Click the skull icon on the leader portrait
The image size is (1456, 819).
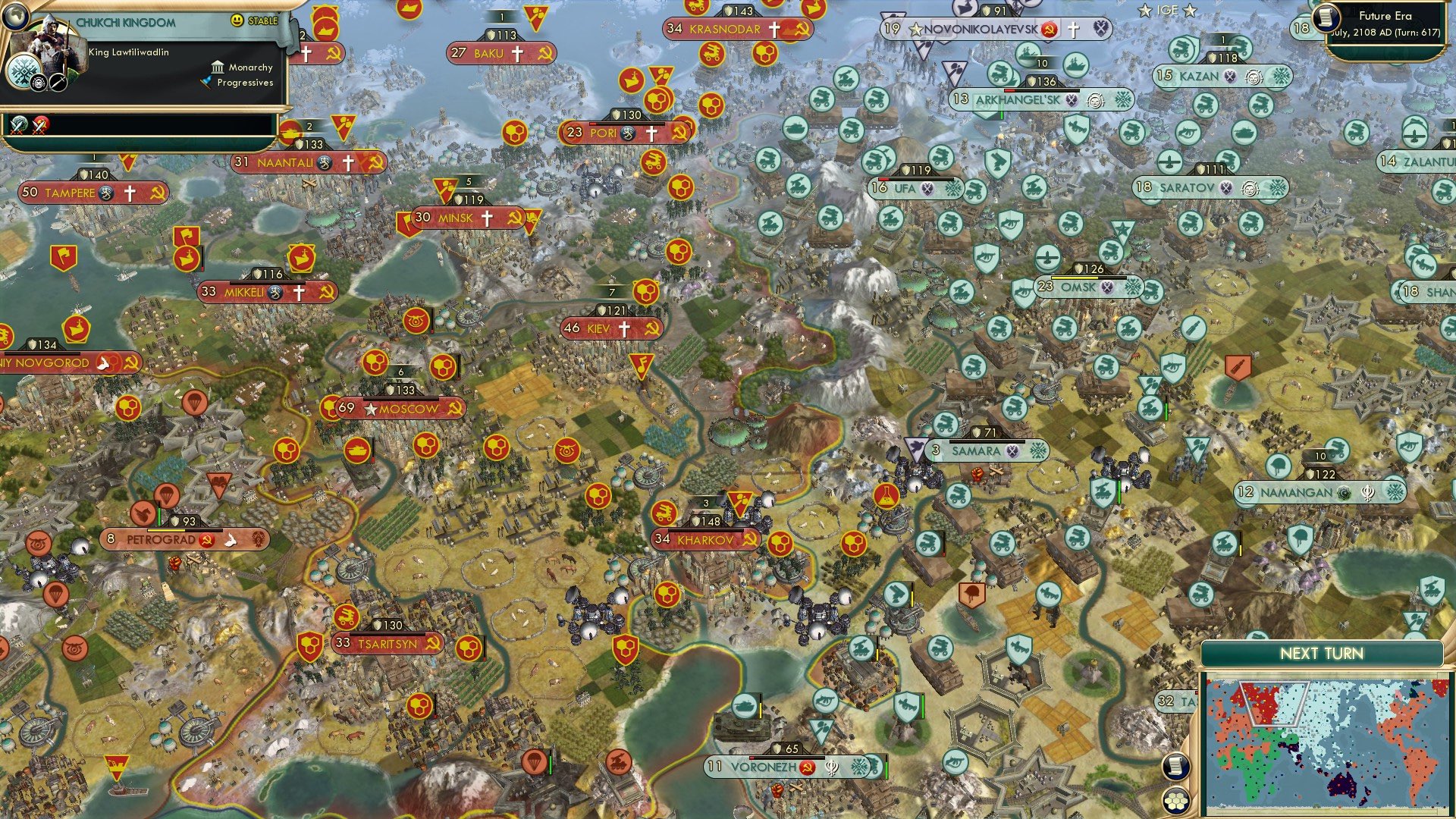click(38, 81)
